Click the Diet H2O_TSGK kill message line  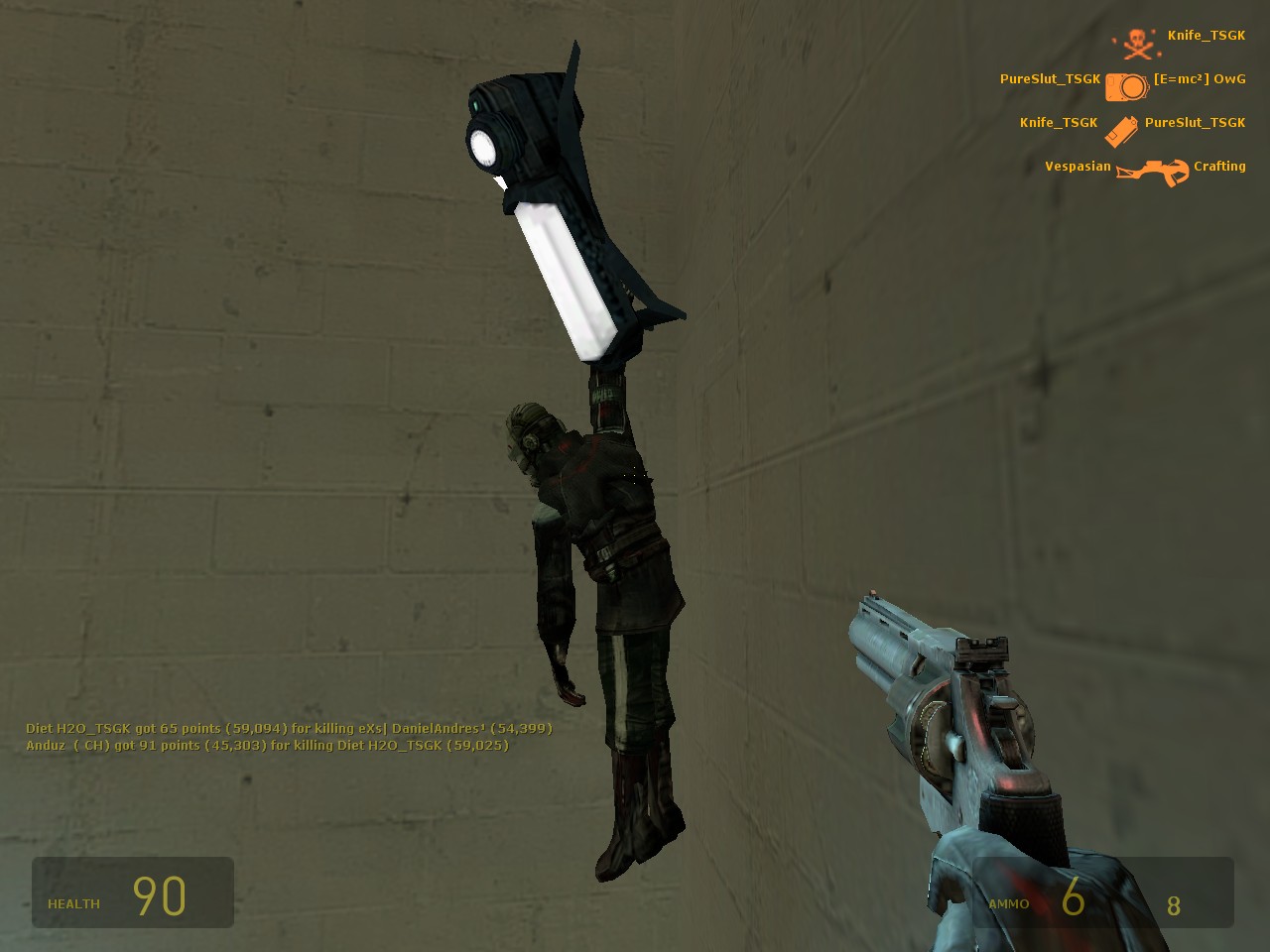point(288,728)
